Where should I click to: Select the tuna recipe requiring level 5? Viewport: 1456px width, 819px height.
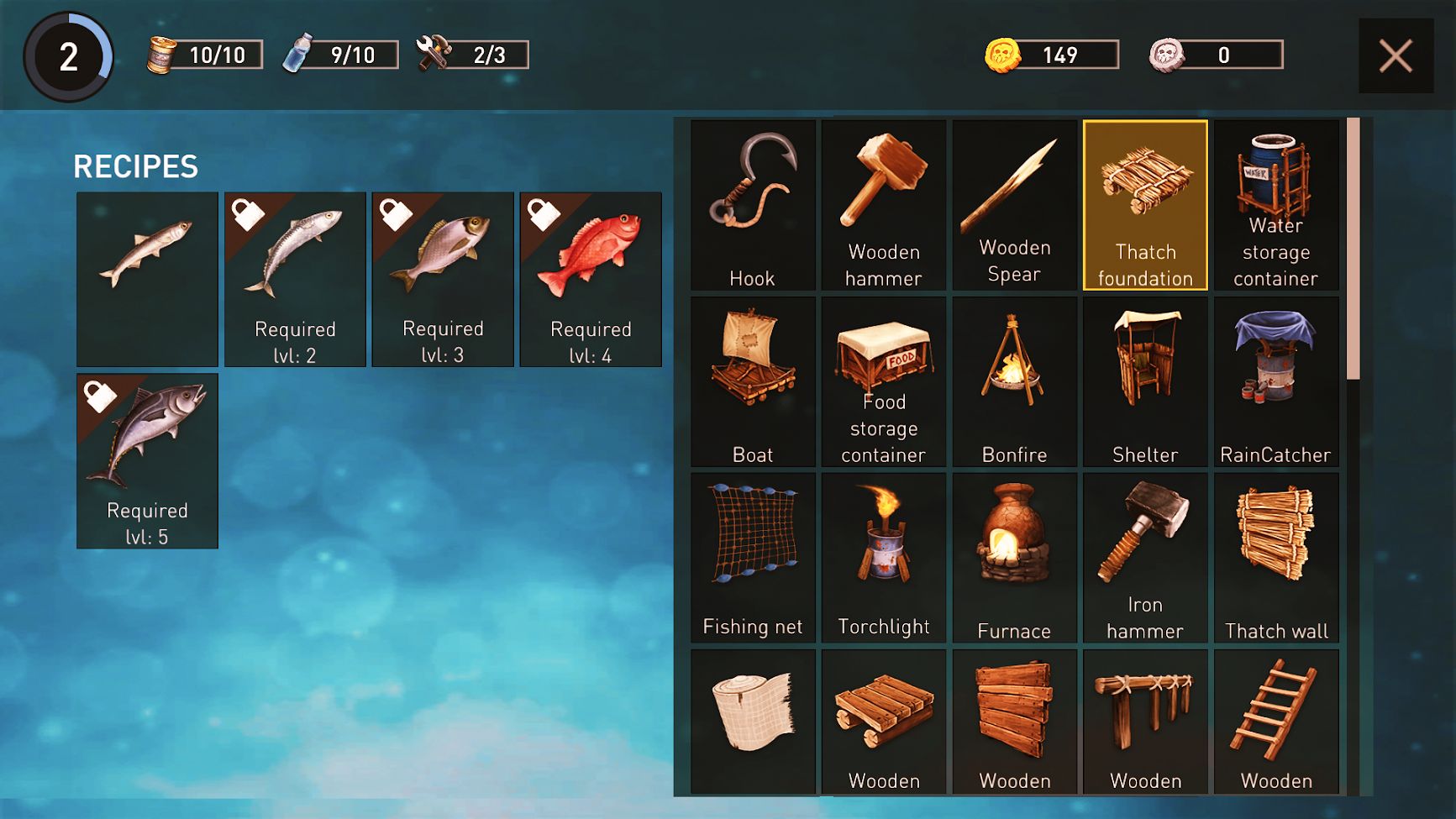[x=147, y=461]
